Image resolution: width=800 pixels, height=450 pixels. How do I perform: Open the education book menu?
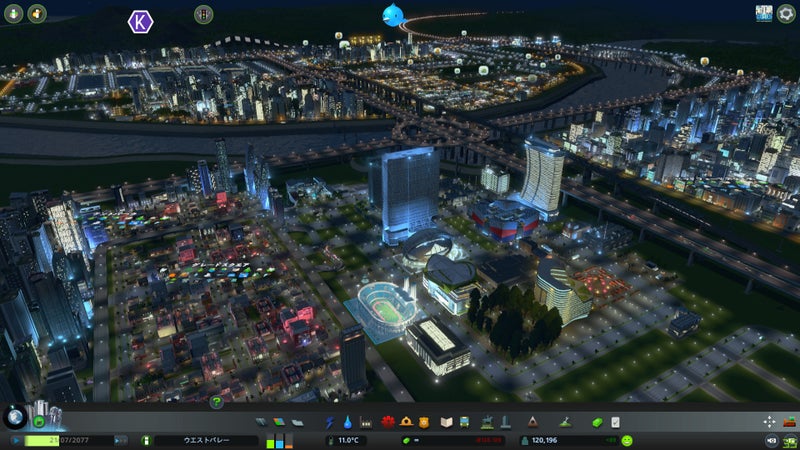[x=447, y=422]
